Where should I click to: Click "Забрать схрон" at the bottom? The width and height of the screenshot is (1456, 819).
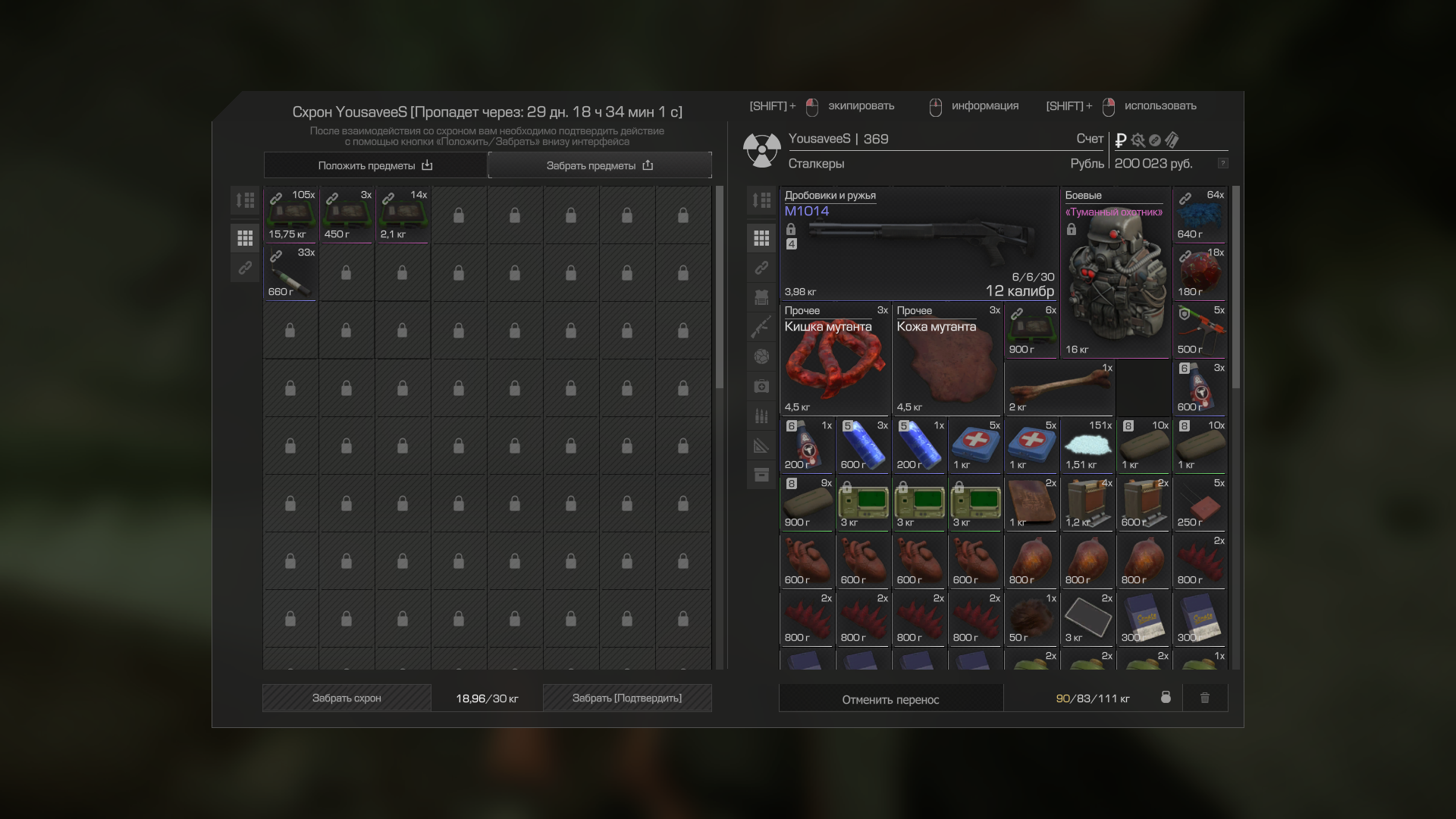point(347,698)
